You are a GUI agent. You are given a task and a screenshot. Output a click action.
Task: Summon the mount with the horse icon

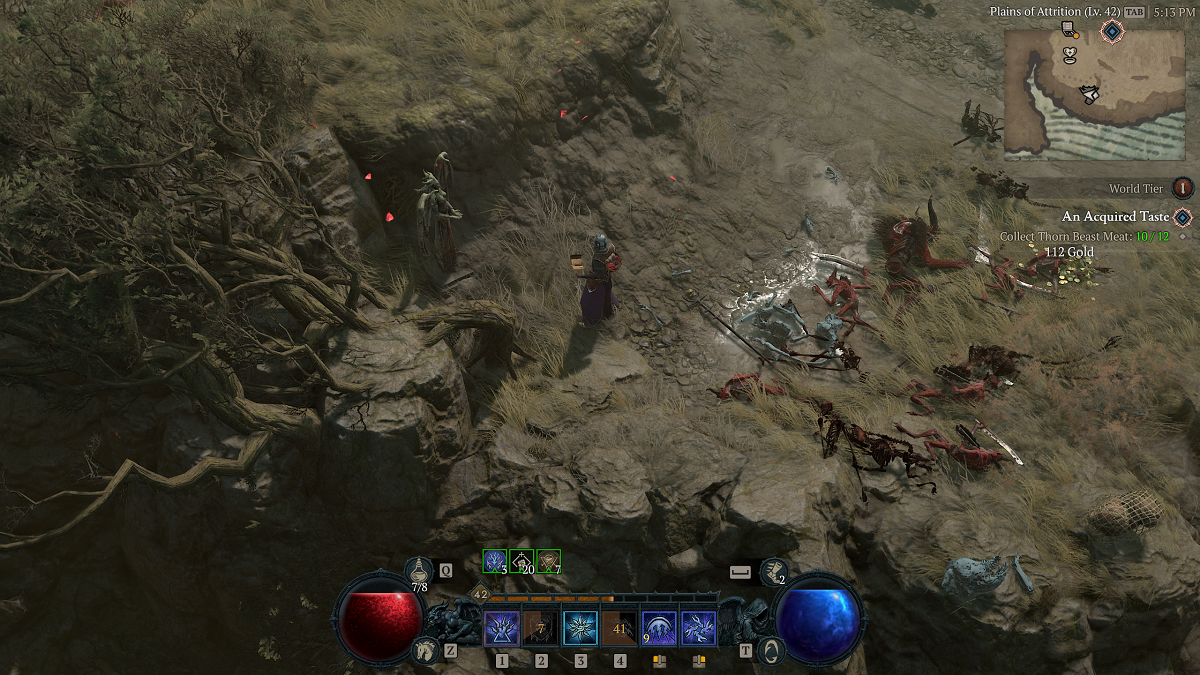coord(425,650)
